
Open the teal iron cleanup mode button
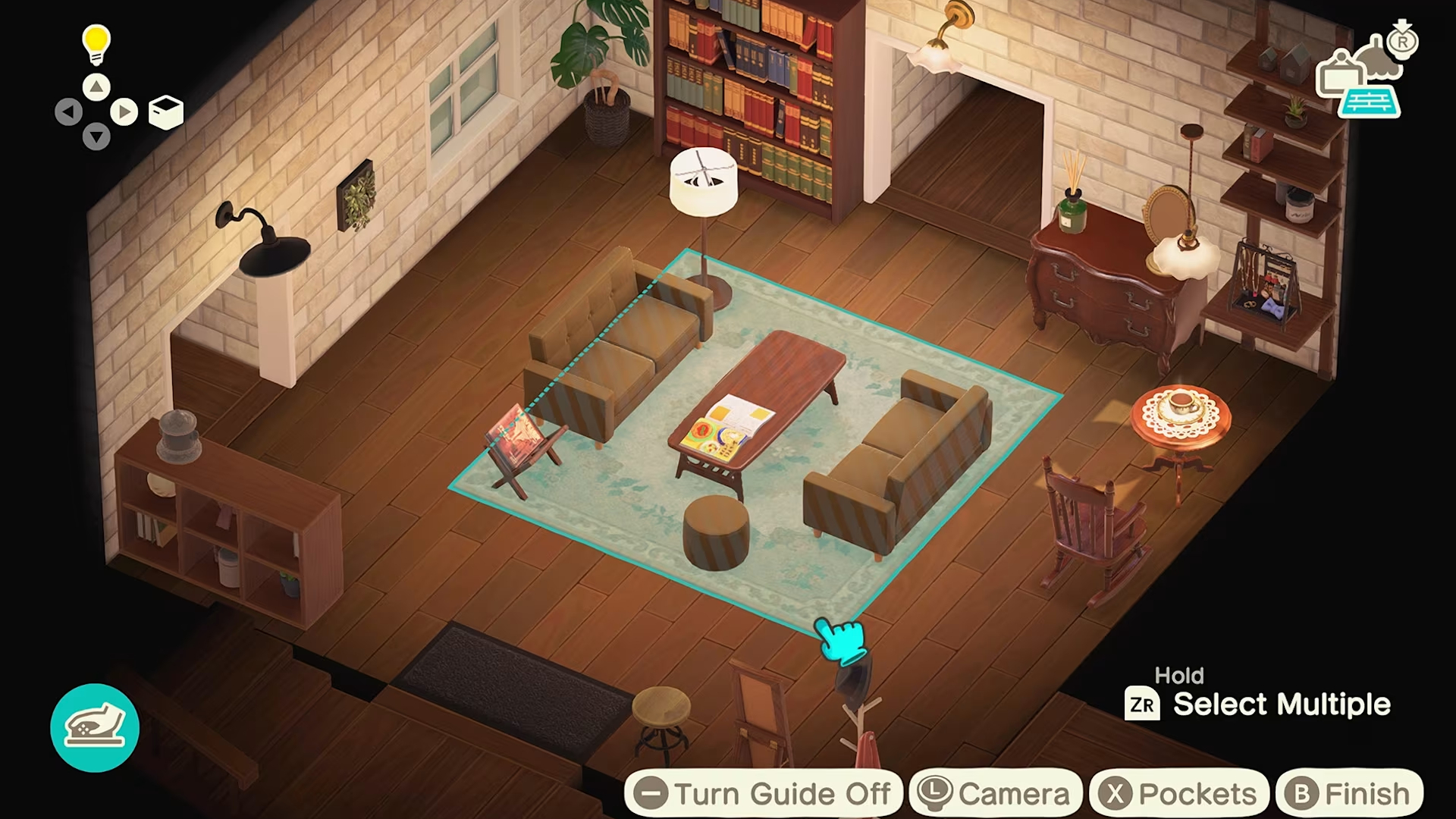[95, 728]
